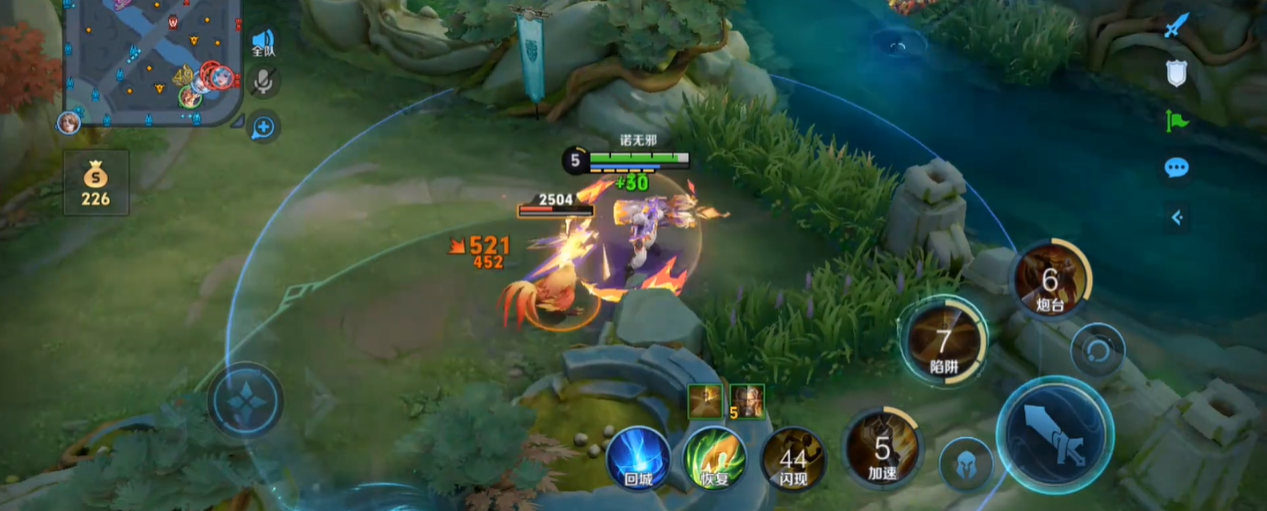Send the green flag gather signal
1267x511 pixels.
click(1177, 121)
